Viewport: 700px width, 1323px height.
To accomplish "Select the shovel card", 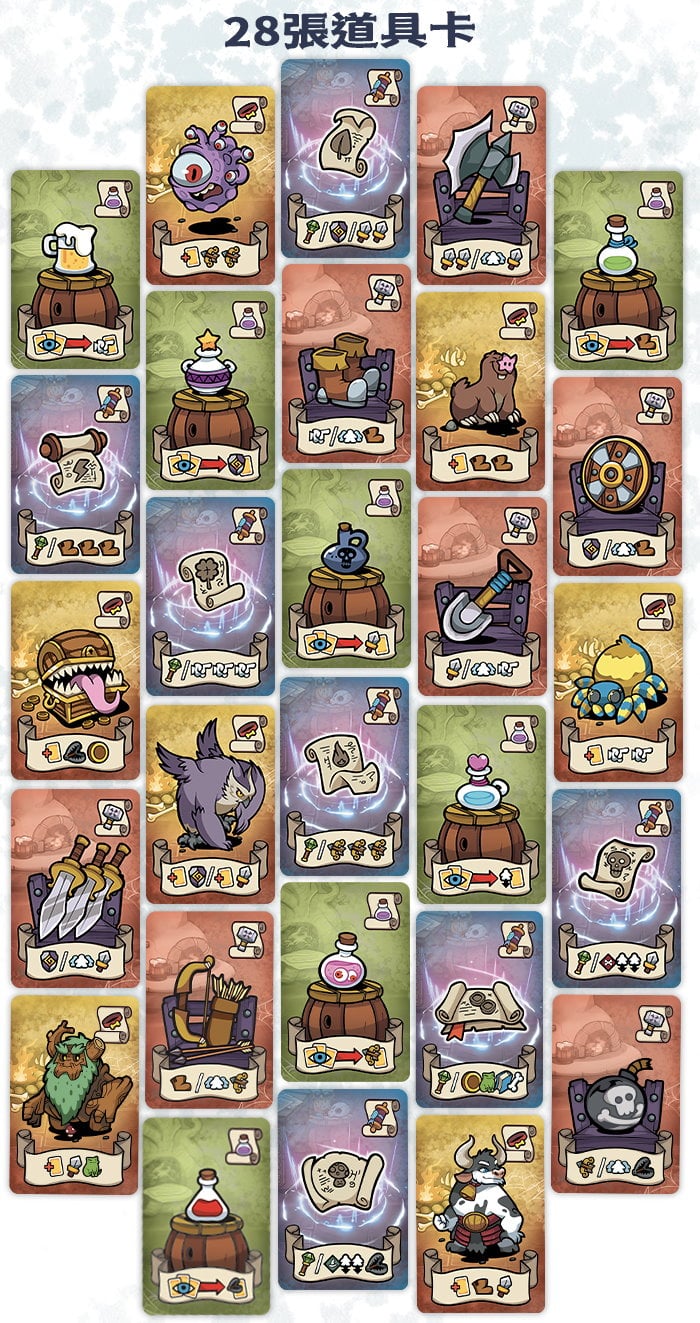I will (x=481, y=596).
